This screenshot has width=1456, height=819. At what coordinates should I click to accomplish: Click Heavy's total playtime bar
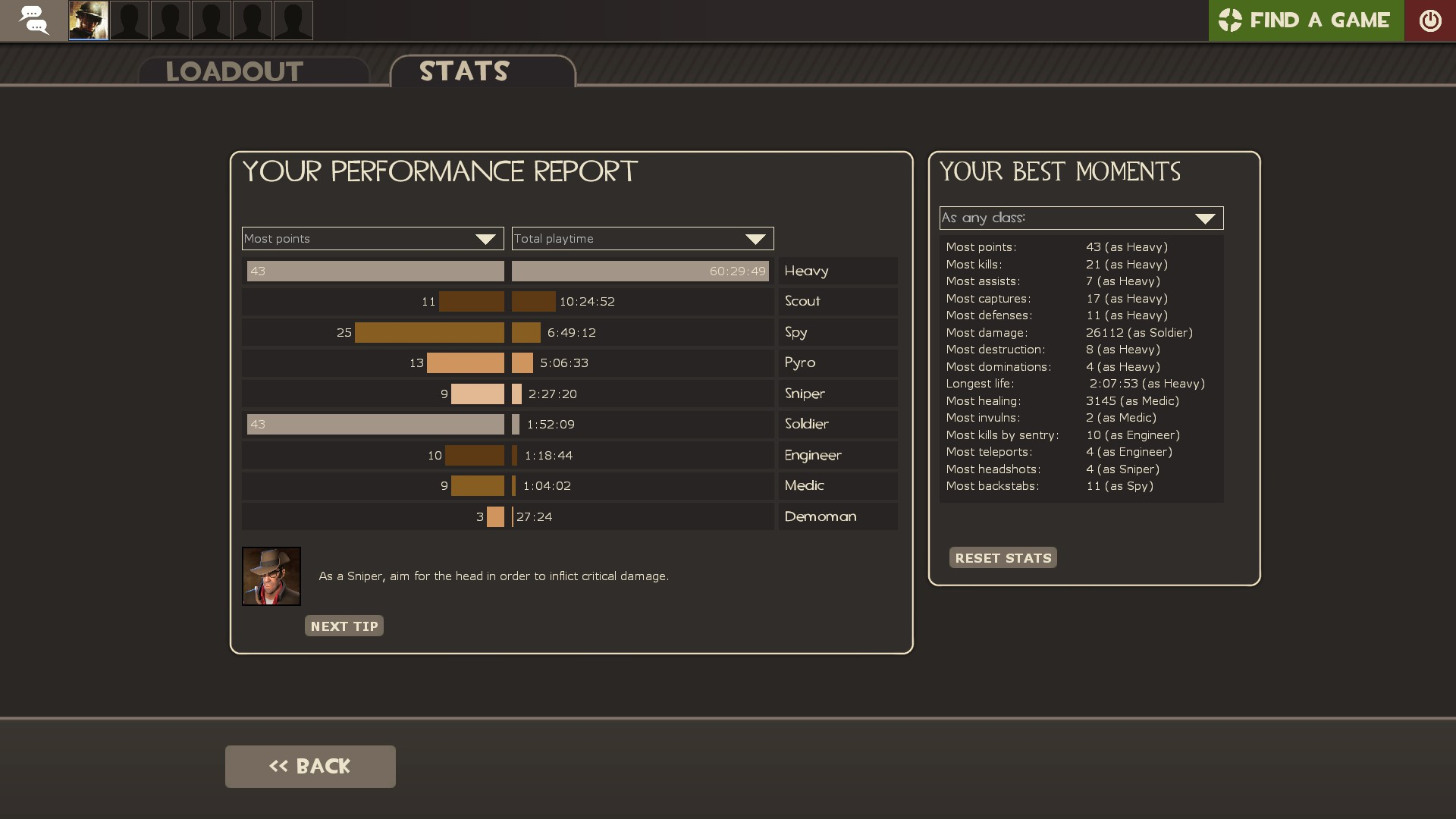640,271
